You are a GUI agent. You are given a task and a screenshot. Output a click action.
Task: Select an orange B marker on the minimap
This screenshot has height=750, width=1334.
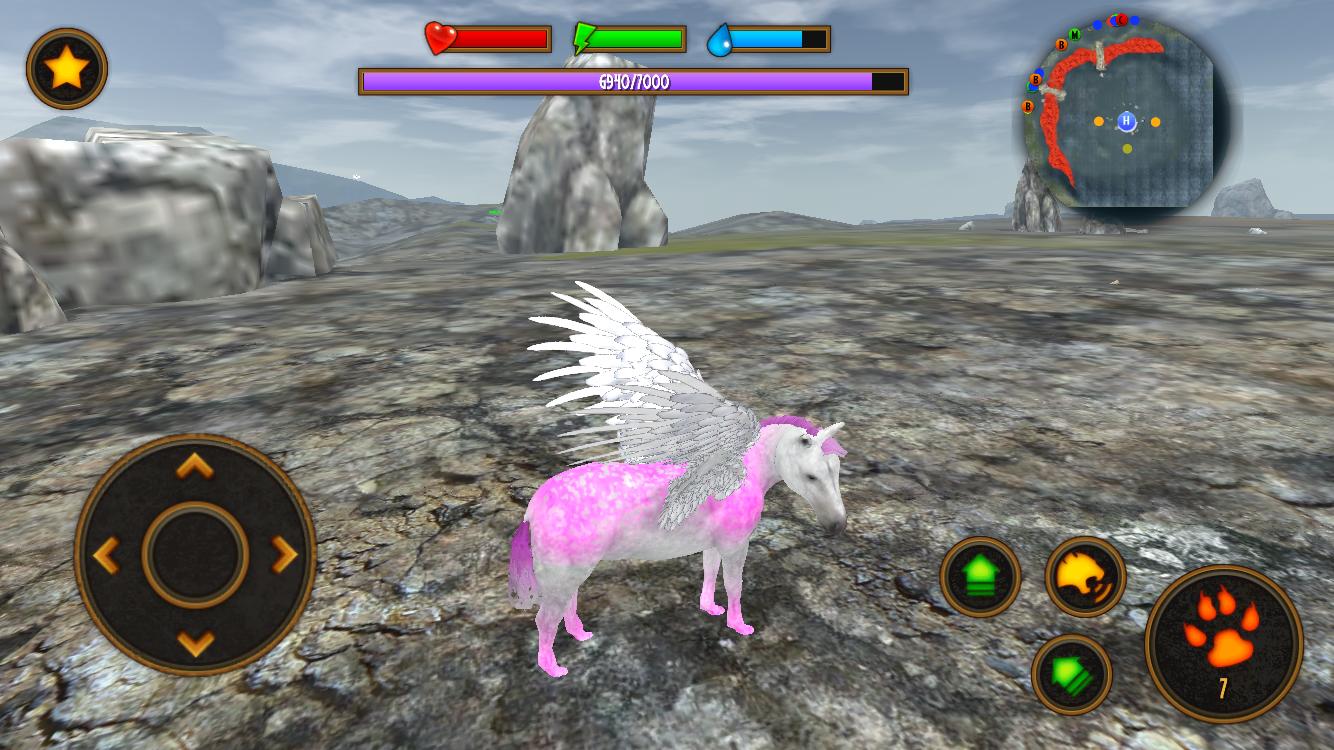tap(1061, 45)
